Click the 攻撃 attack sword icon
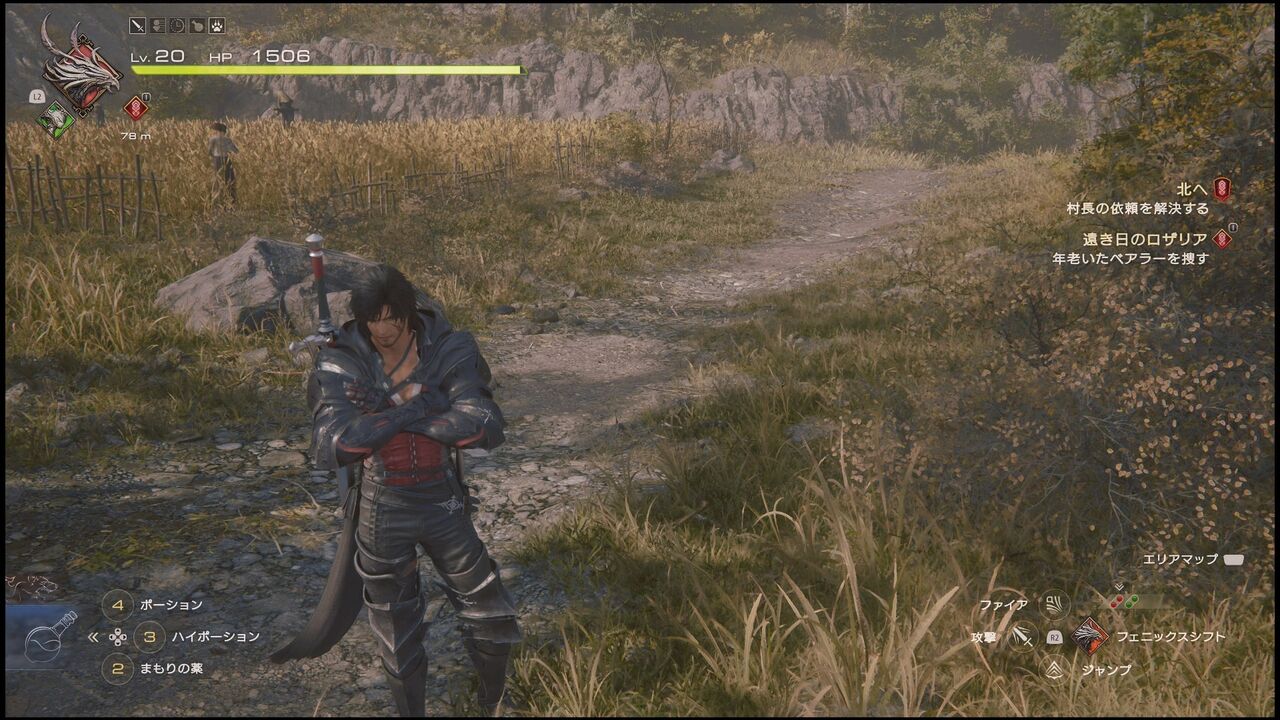This screenshot has height=720, width=1280. point(1023,636)
